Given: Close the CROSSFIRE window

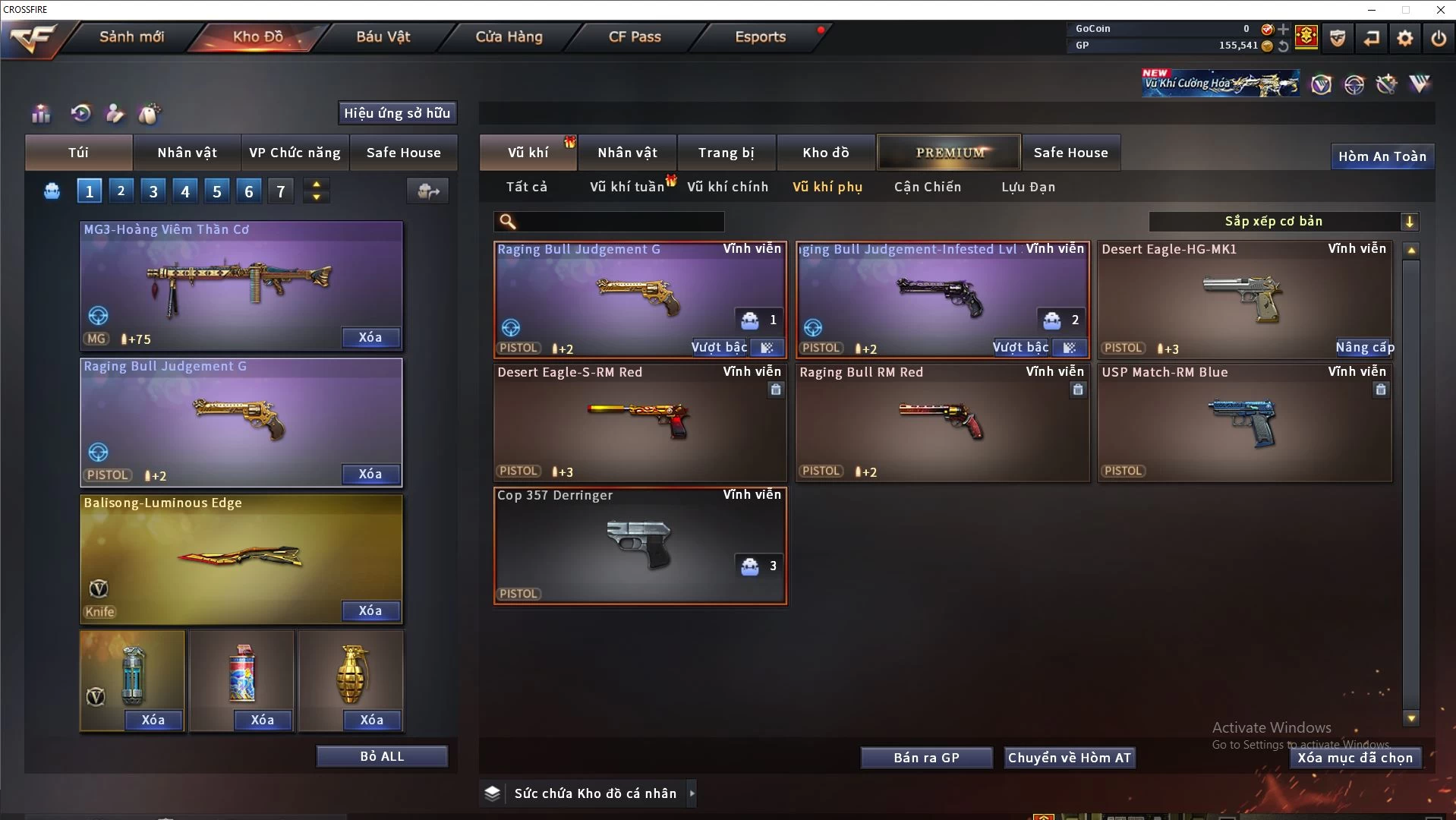Looking at the screenshot, I should pos(1440,10).
